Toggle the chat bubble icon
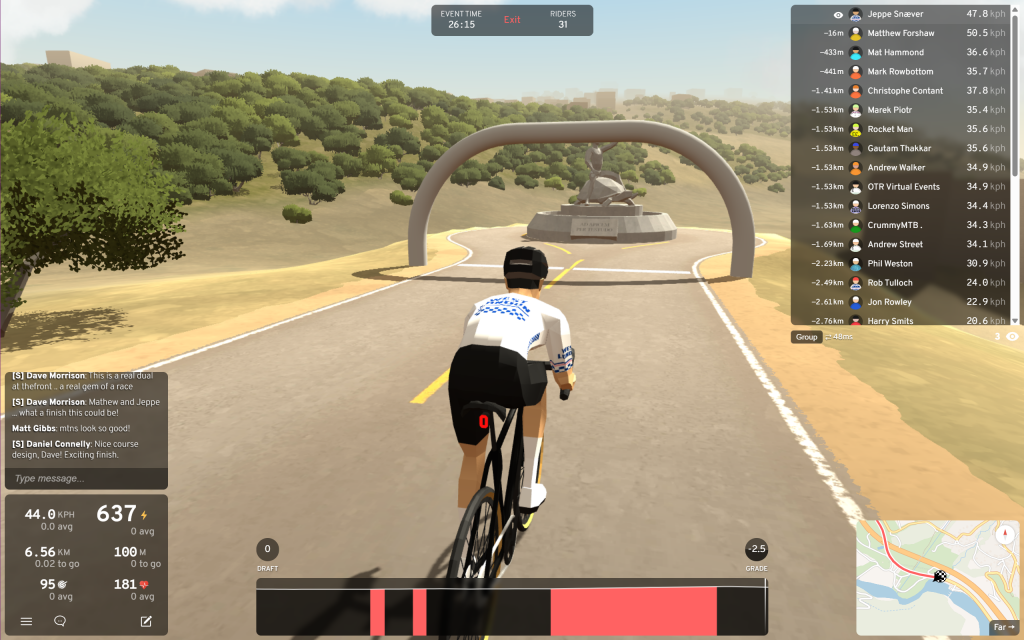This screenshot has height=640, width=1024. pyautogui.click(x=60, y=621)
